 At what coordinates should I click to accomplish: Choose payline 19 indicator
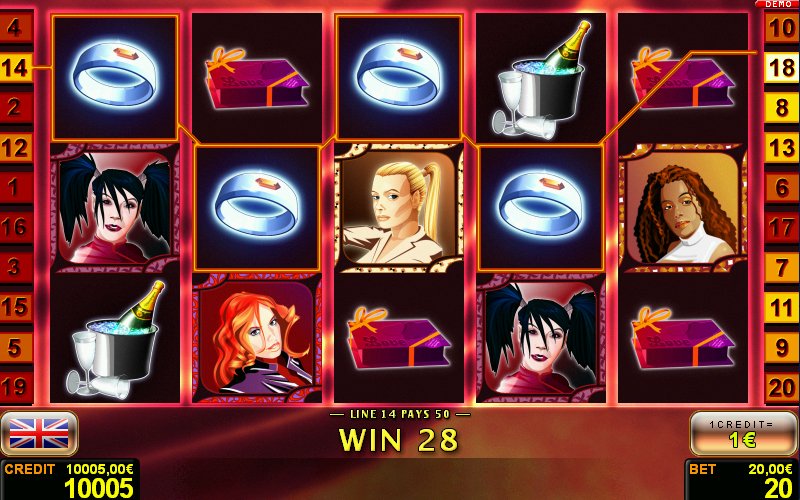[16, 387]
